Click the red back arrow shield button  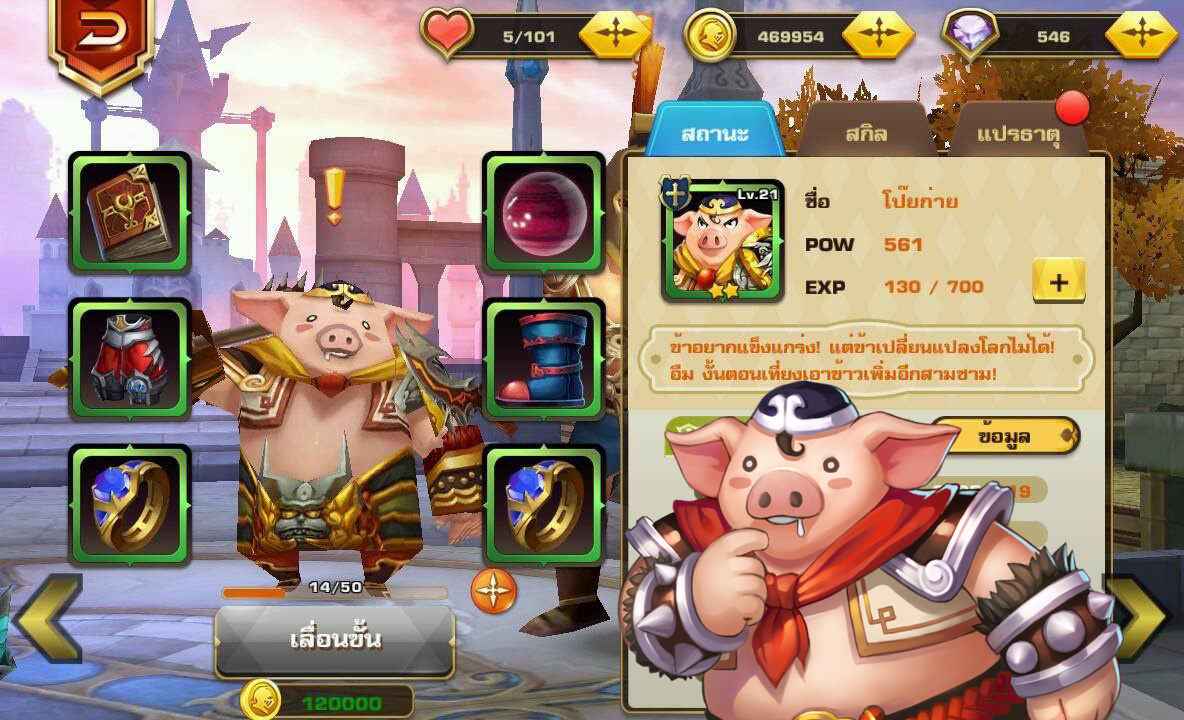(101, 37)
